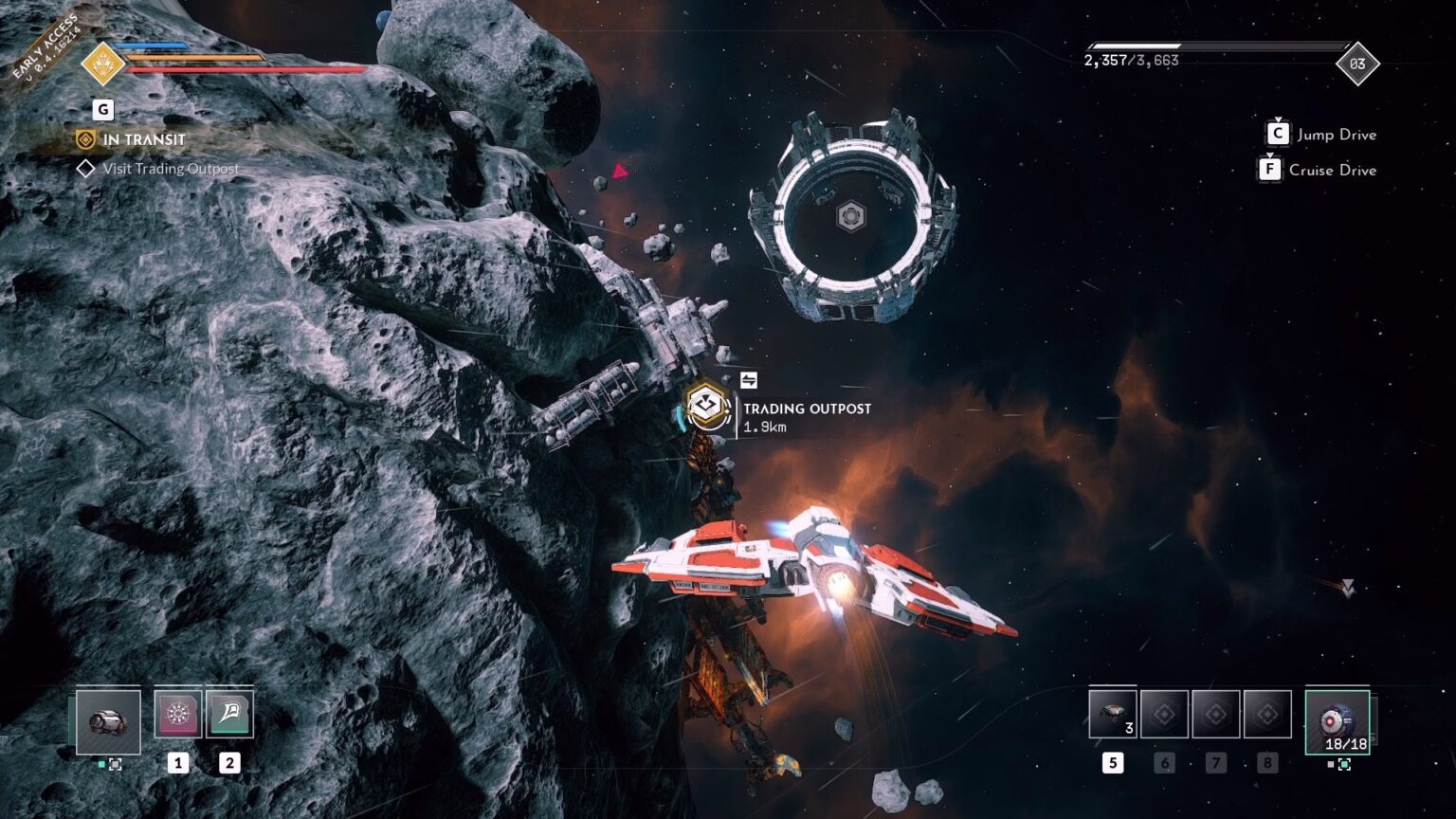The image size is (1456, 819).
Task: Click the faction emblem beside the XP bar
Action: click(104, 62)
